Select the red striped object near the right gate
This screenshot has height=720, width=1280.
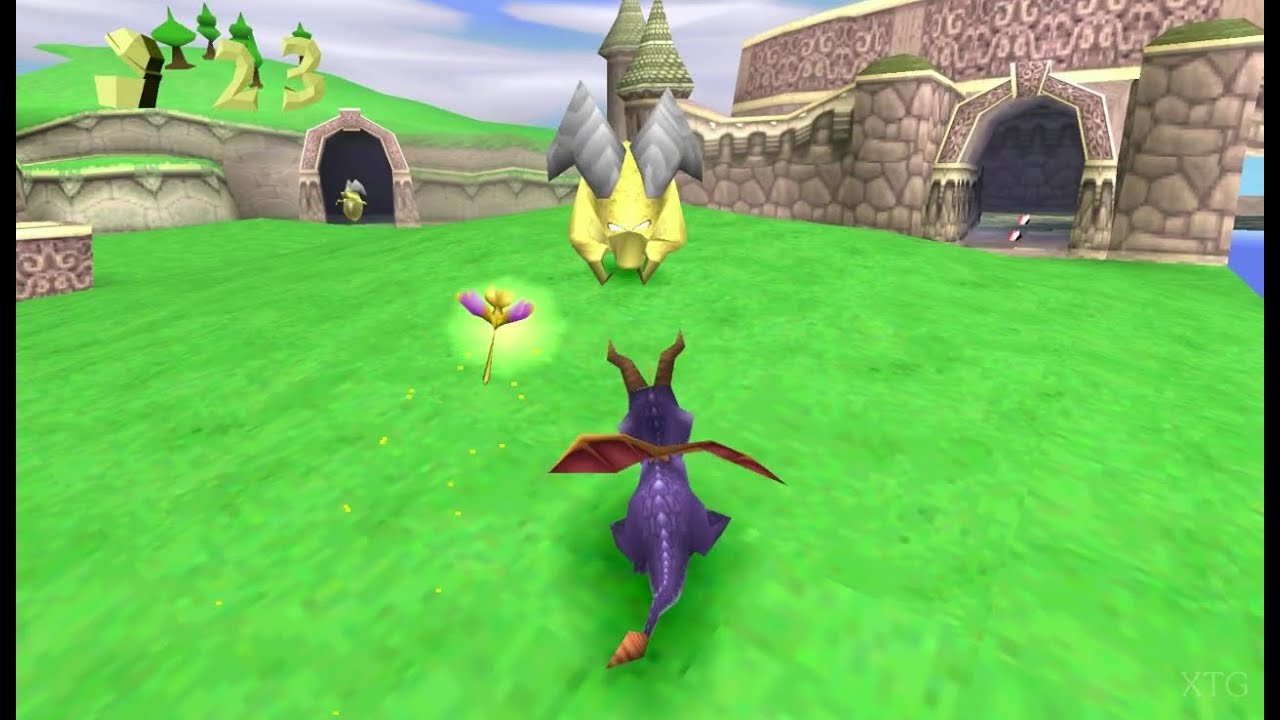1020,230
